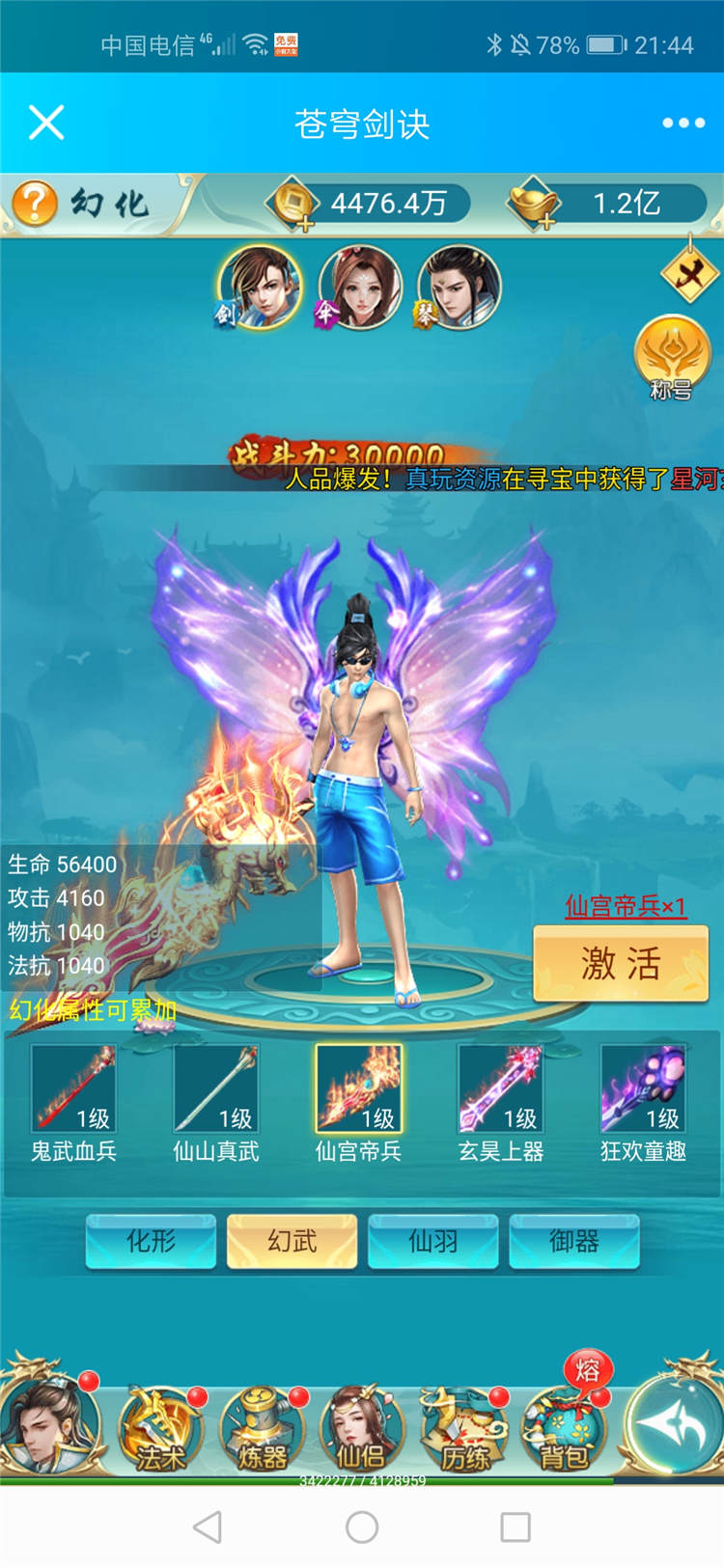Close the 苍穹剑诀 window
The width and height of the screenshot is (724, 1568).
(x=46, y=123)
